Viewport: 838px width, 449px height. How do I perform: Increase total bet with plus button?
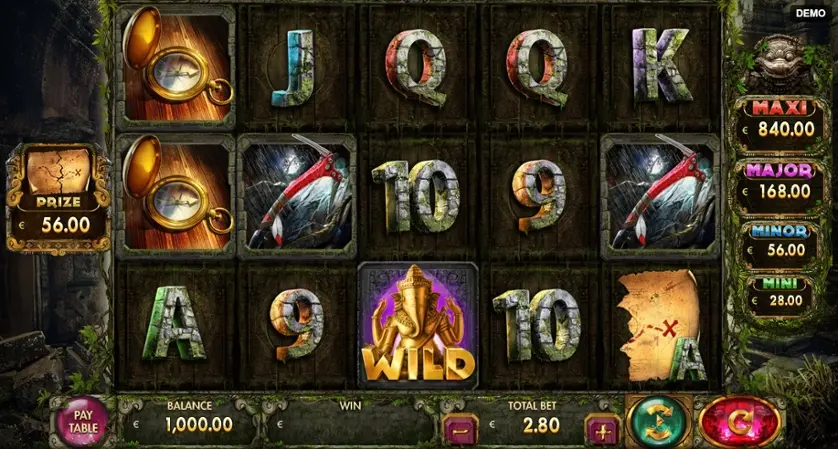coord(603,430)
